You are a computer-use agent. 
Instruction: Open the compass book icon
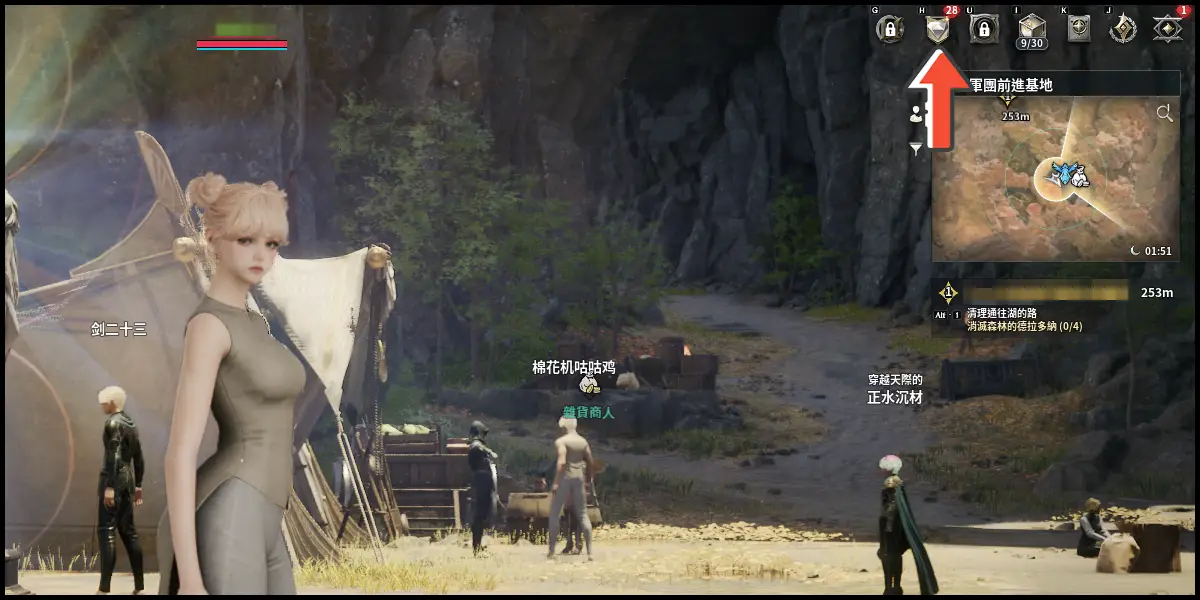click(1077, 29)
